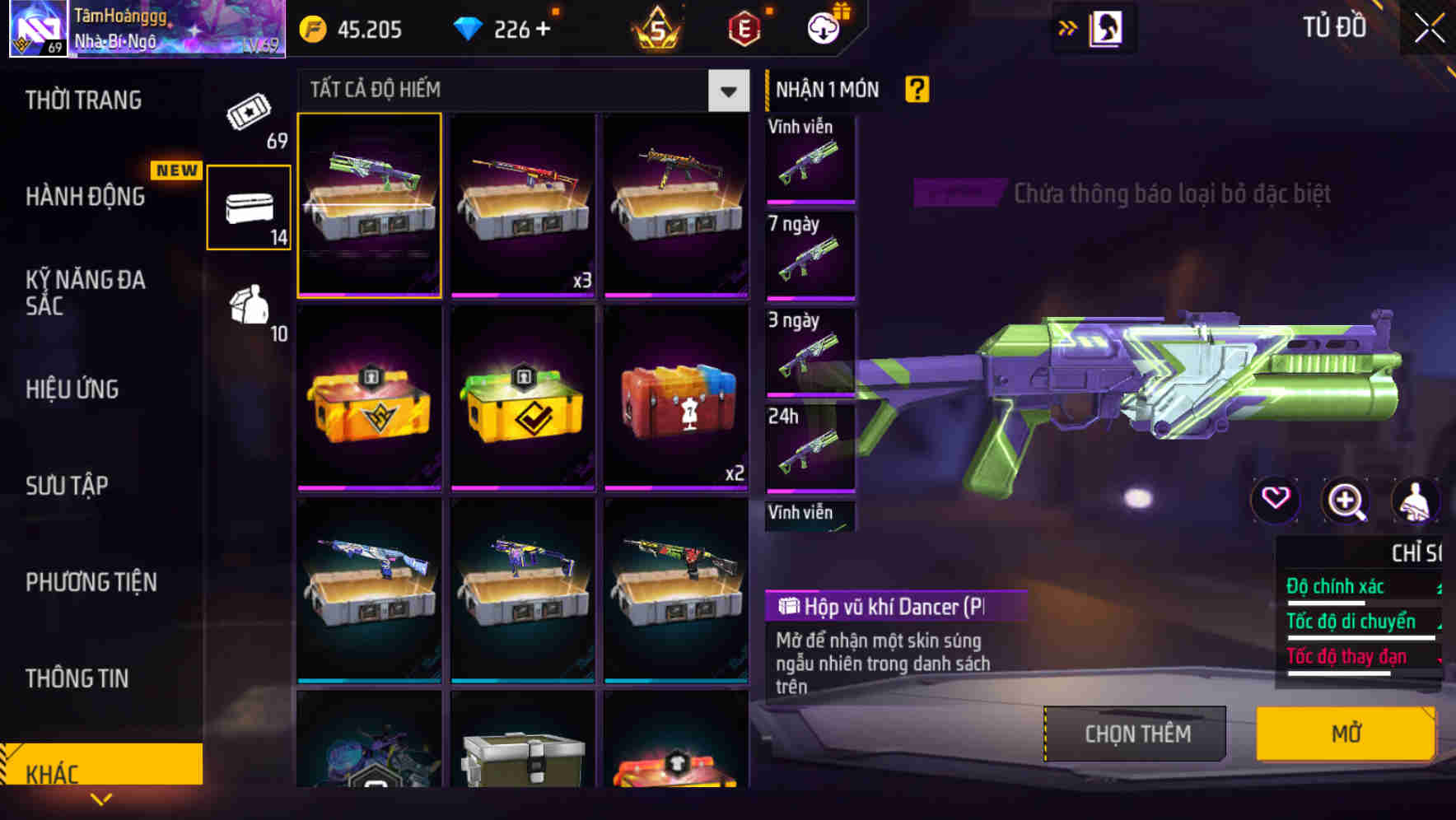The height and width of the screenshot is (820, 1456).
Task: Select the 3 ngày weapon duration option
Action: coord(810,352)
